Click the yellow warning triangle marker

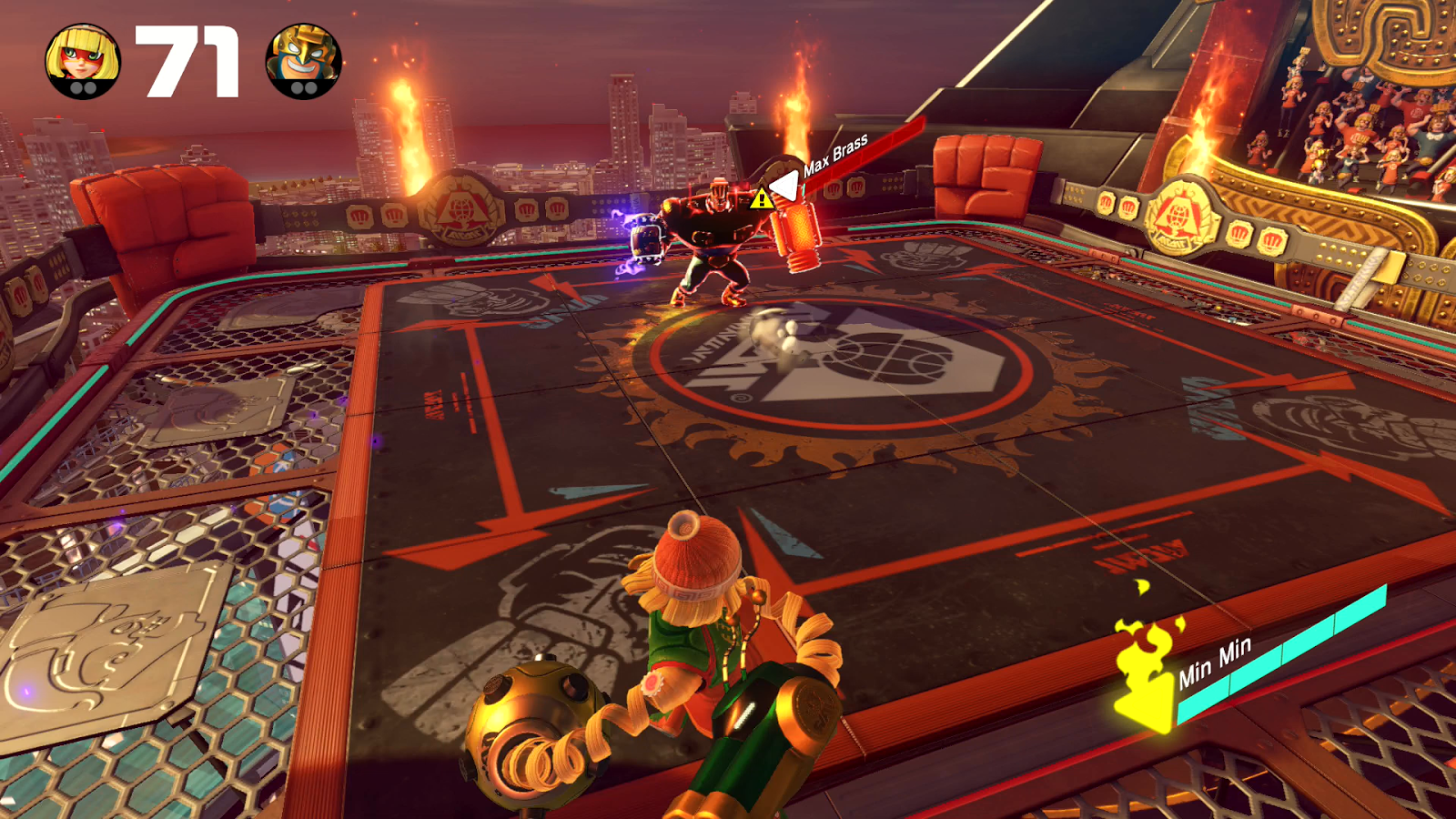[761, 198]
